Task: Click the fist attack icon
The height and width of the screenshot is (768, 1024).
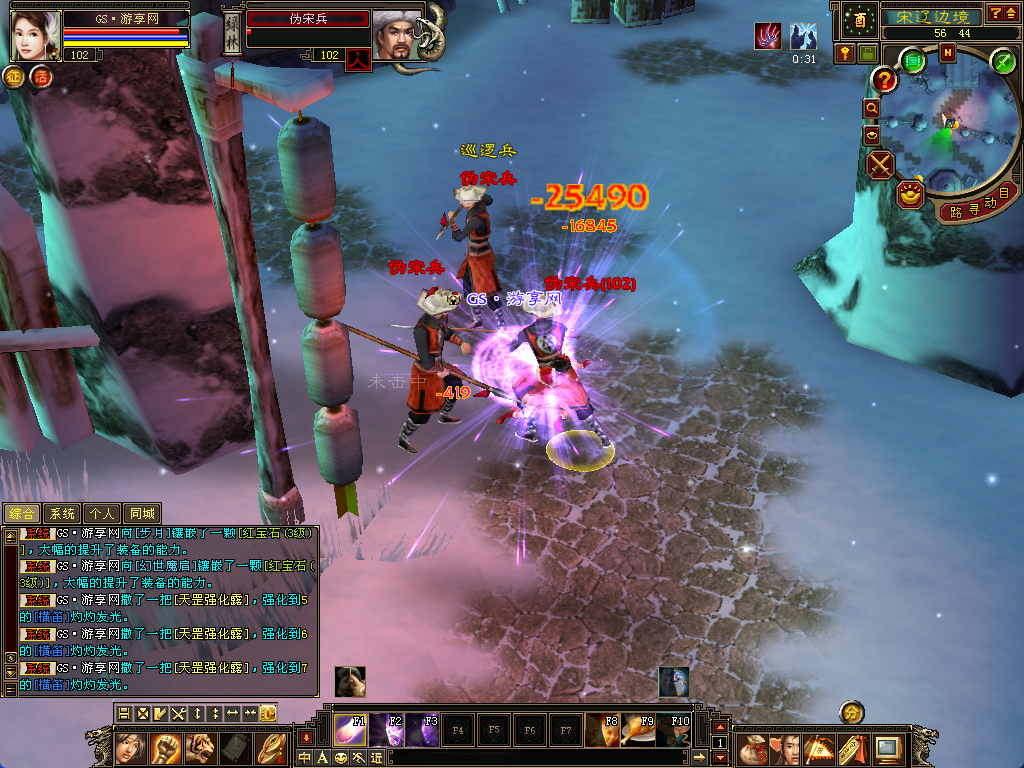Action: coord(165,747)
